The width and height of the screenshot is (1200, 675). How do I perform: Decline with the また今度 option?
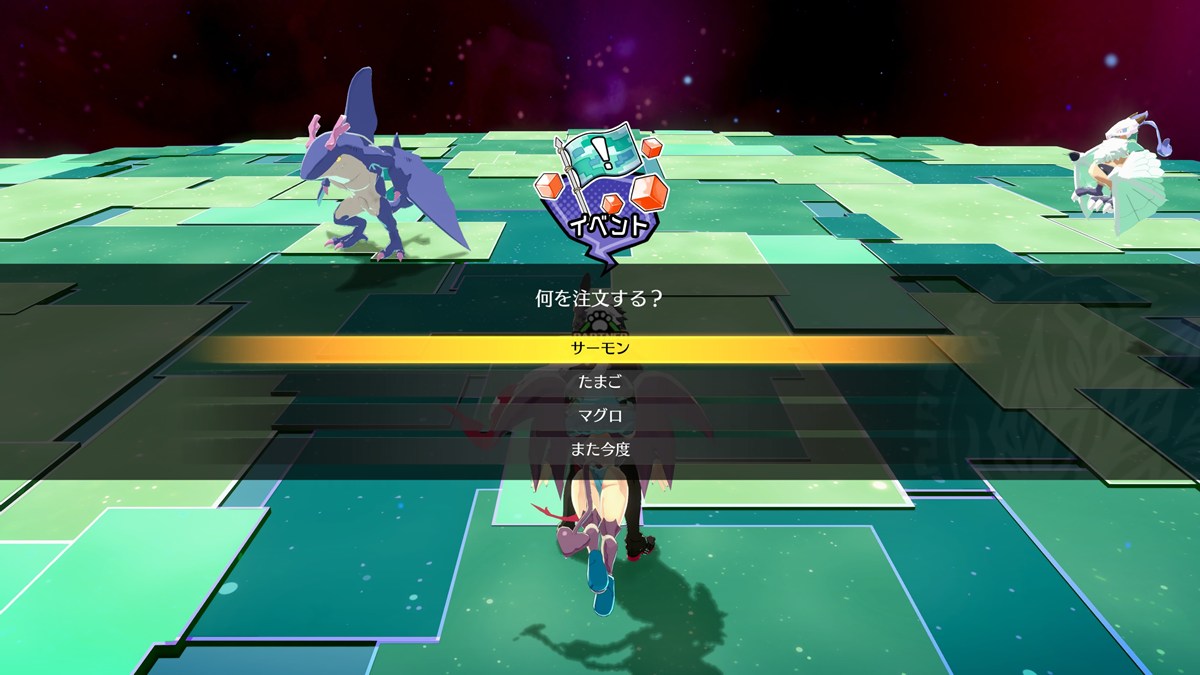click(600, 449)
